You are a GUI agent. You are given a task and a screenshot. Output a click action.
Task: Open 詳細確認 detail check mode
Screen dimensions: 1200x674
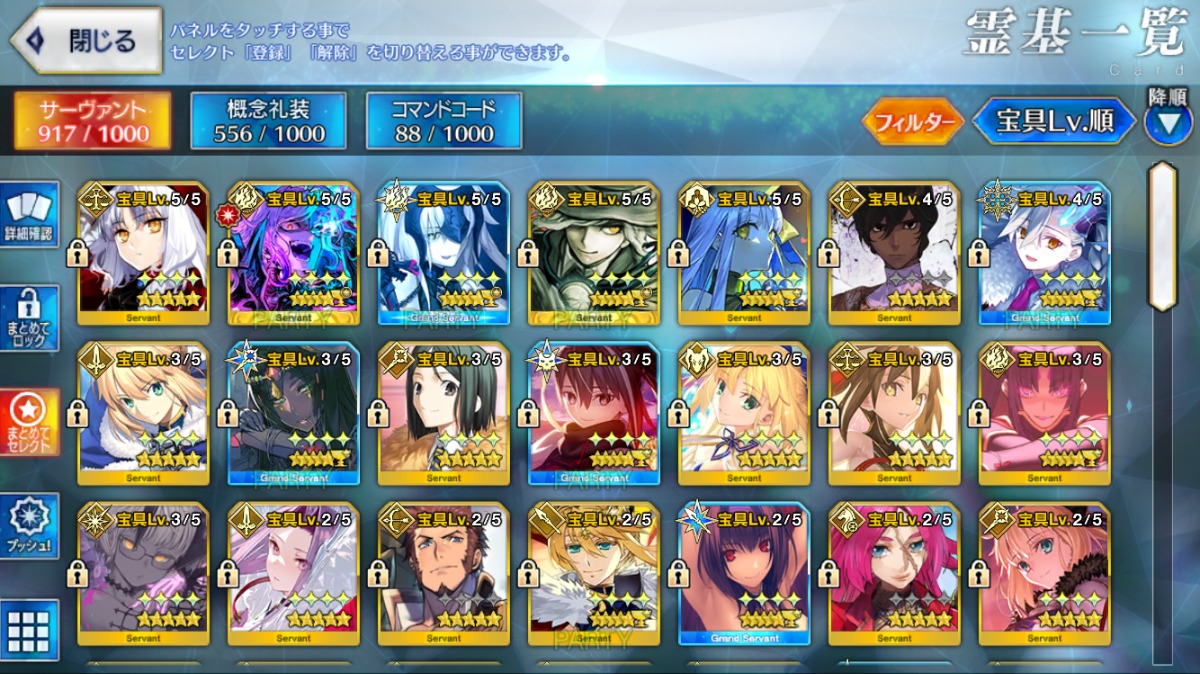(31, 214)
